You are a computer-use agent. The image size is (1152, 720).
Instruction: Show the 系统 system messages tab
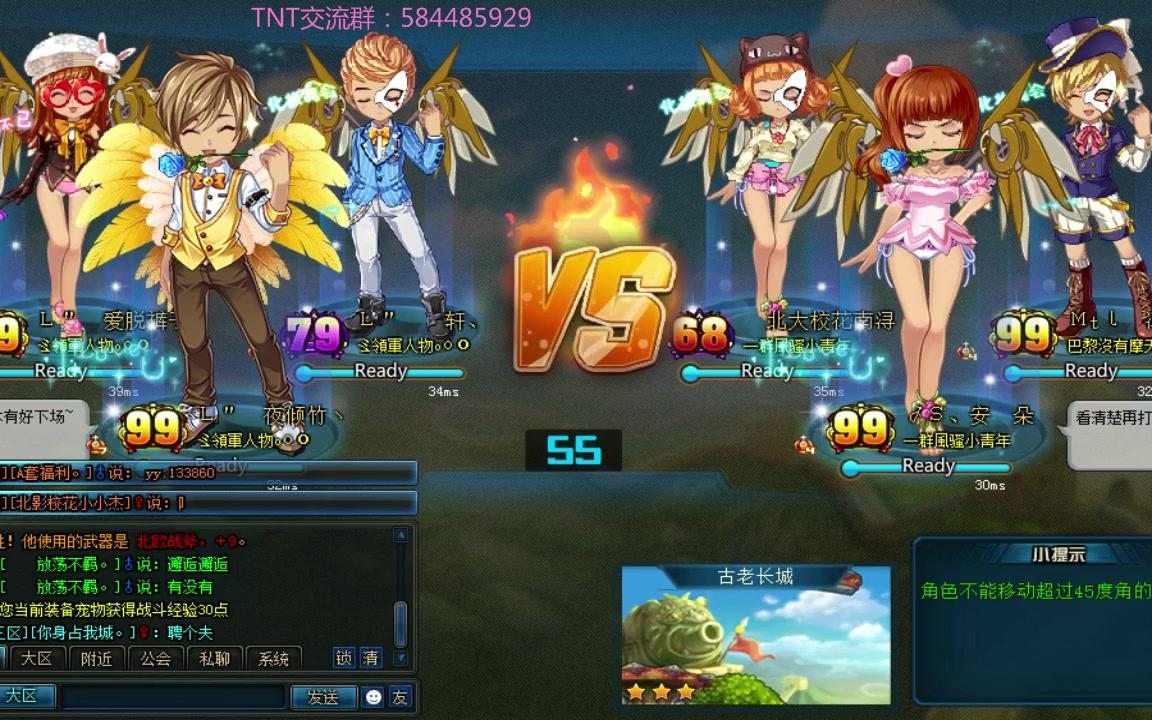click(x=273, y=658)
